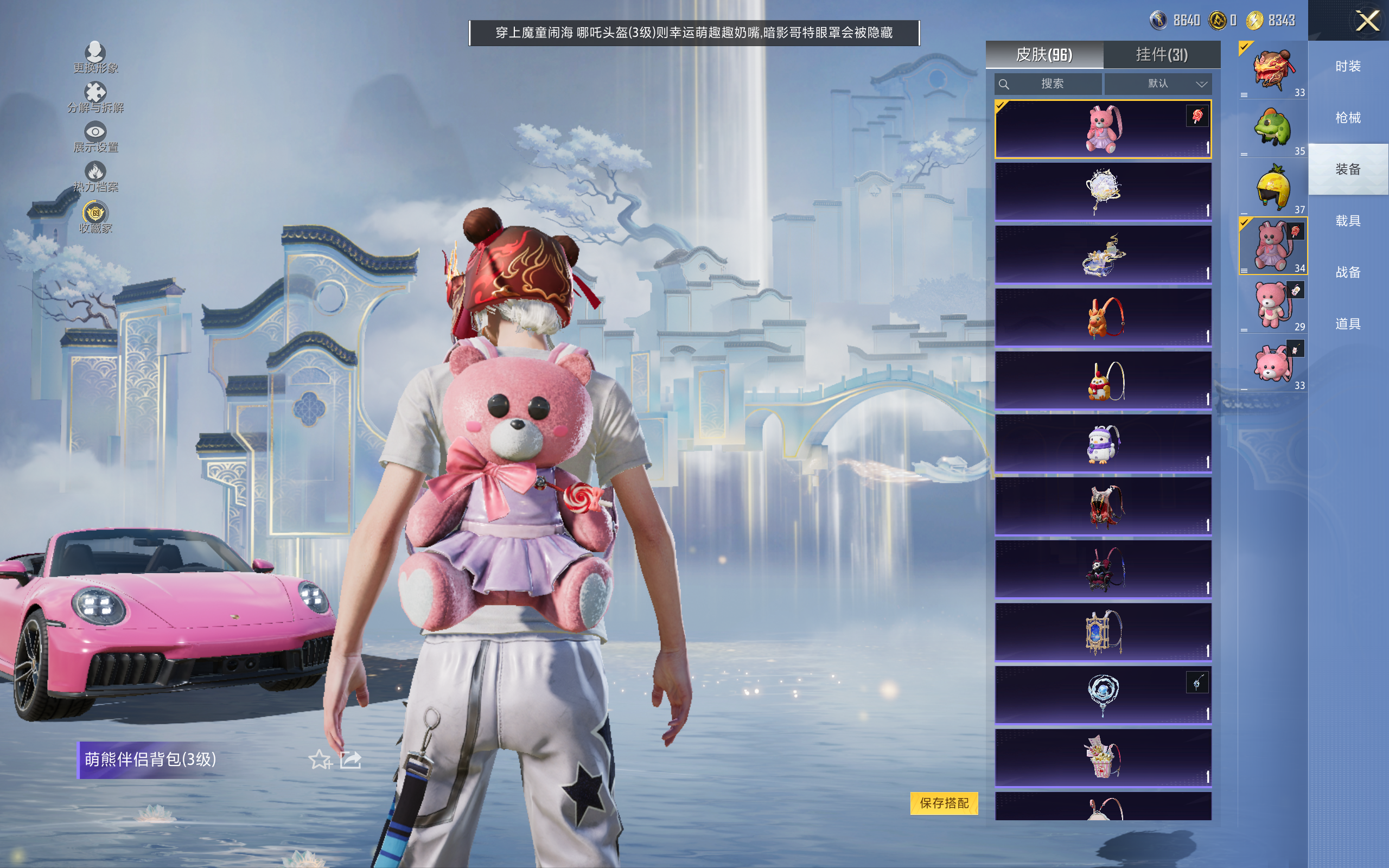Share the backpack using the arrow icon
The width and height of the screenshot is (1389, 868).
351,760
